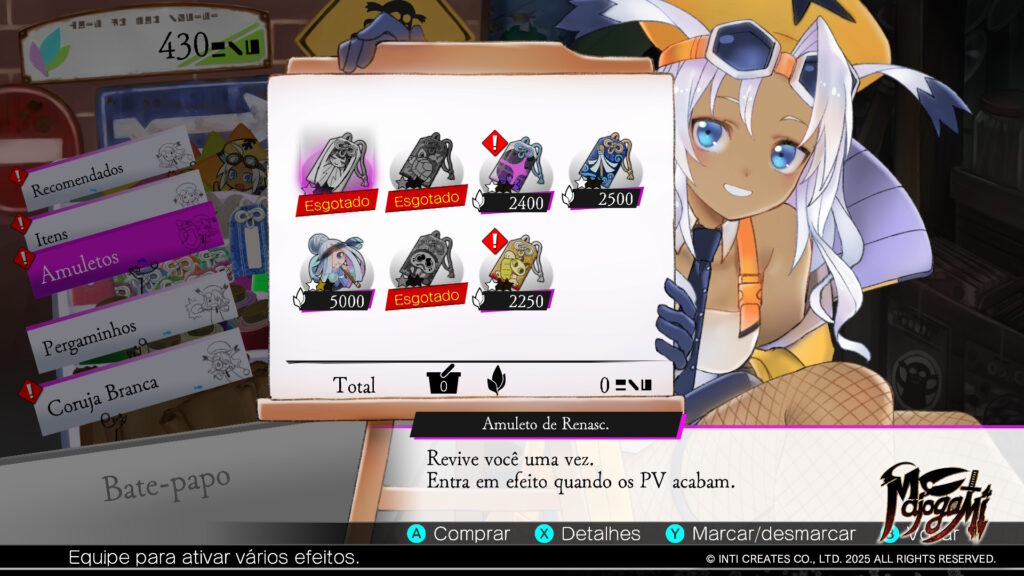This screenshot has height=576, width=1024.
Task: Pick the blue amulet priced 2500
Action: (604, 168)
